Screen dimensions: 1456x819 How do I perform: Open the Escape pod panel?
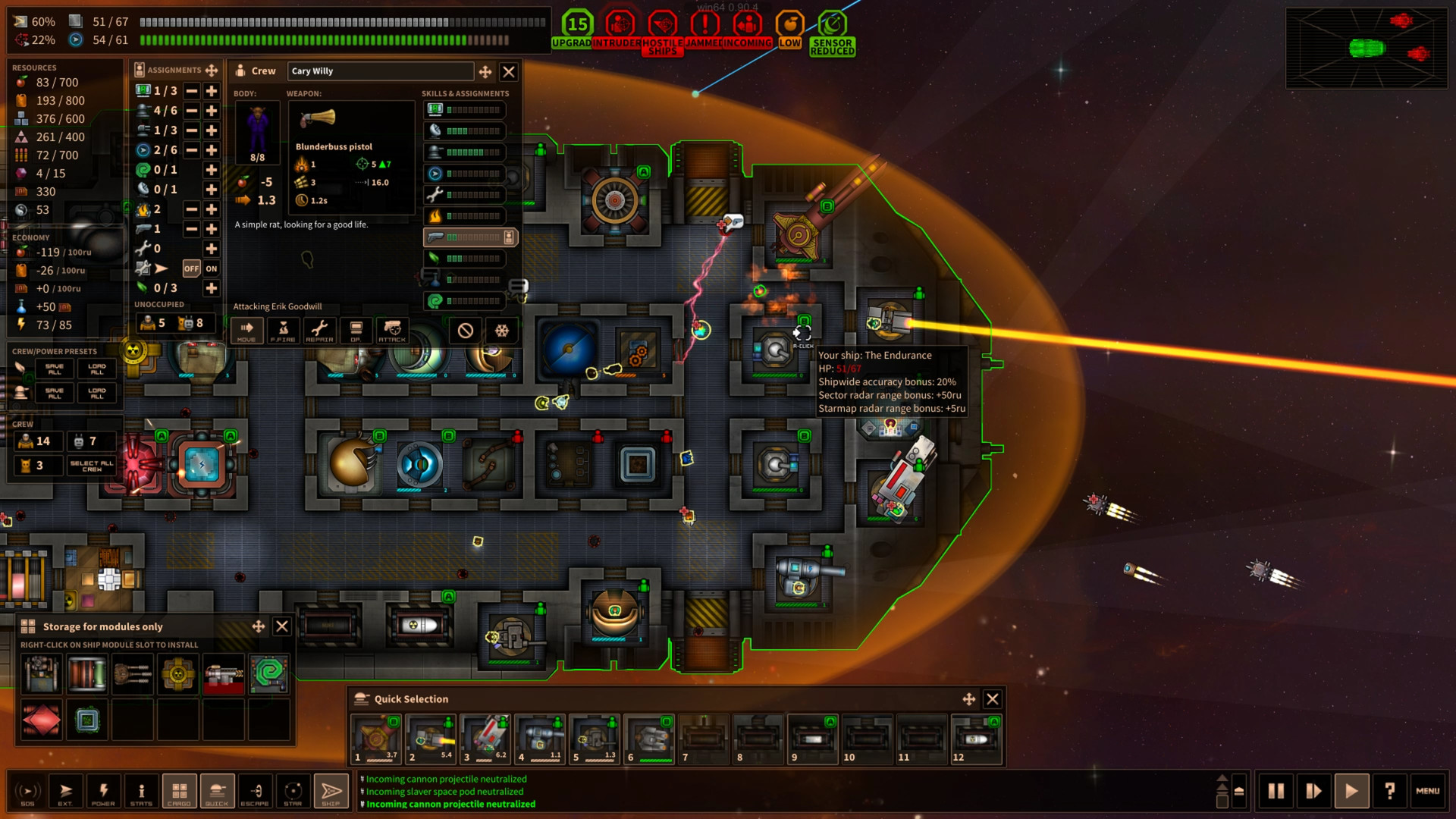255,791
